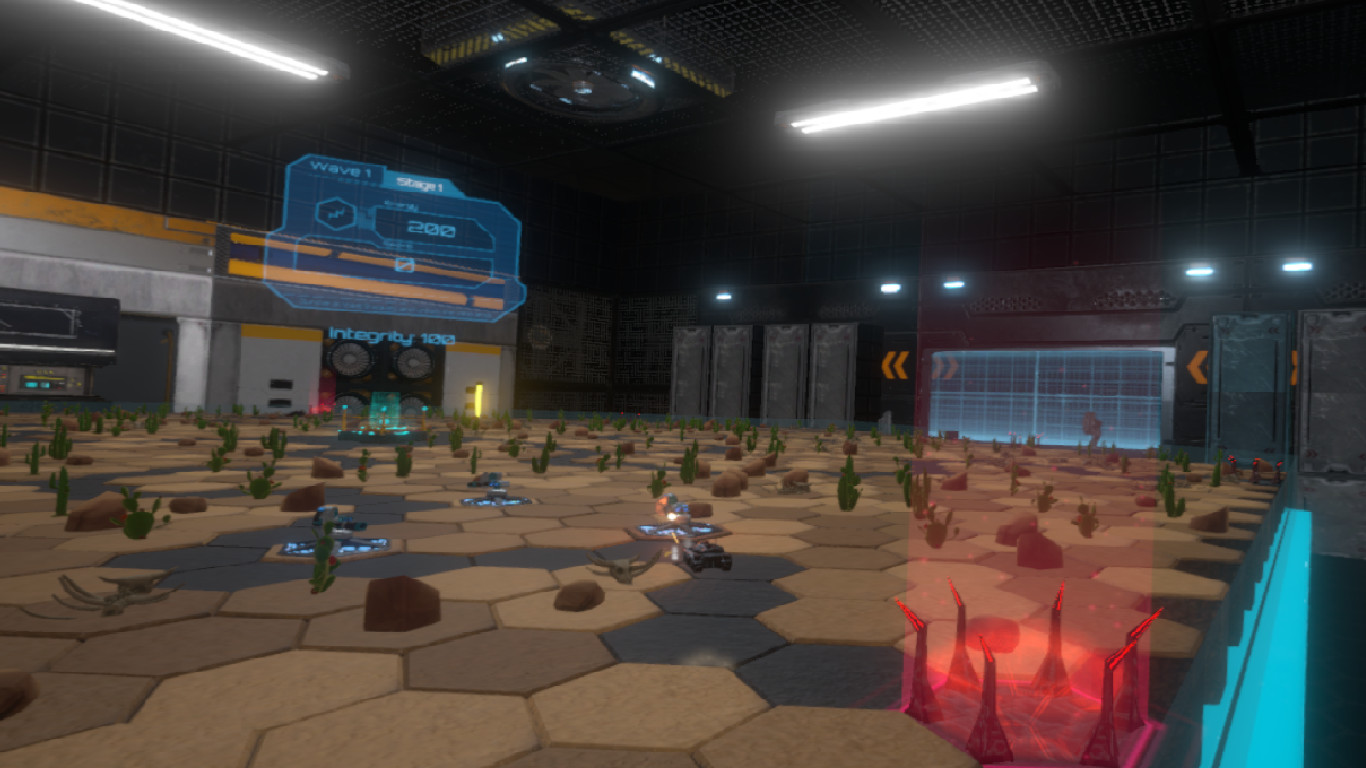The height and width of the screenshot is (768, 1366).
Task: Click the glowing coin icon below the score
Action: click(x=405, y=263)
